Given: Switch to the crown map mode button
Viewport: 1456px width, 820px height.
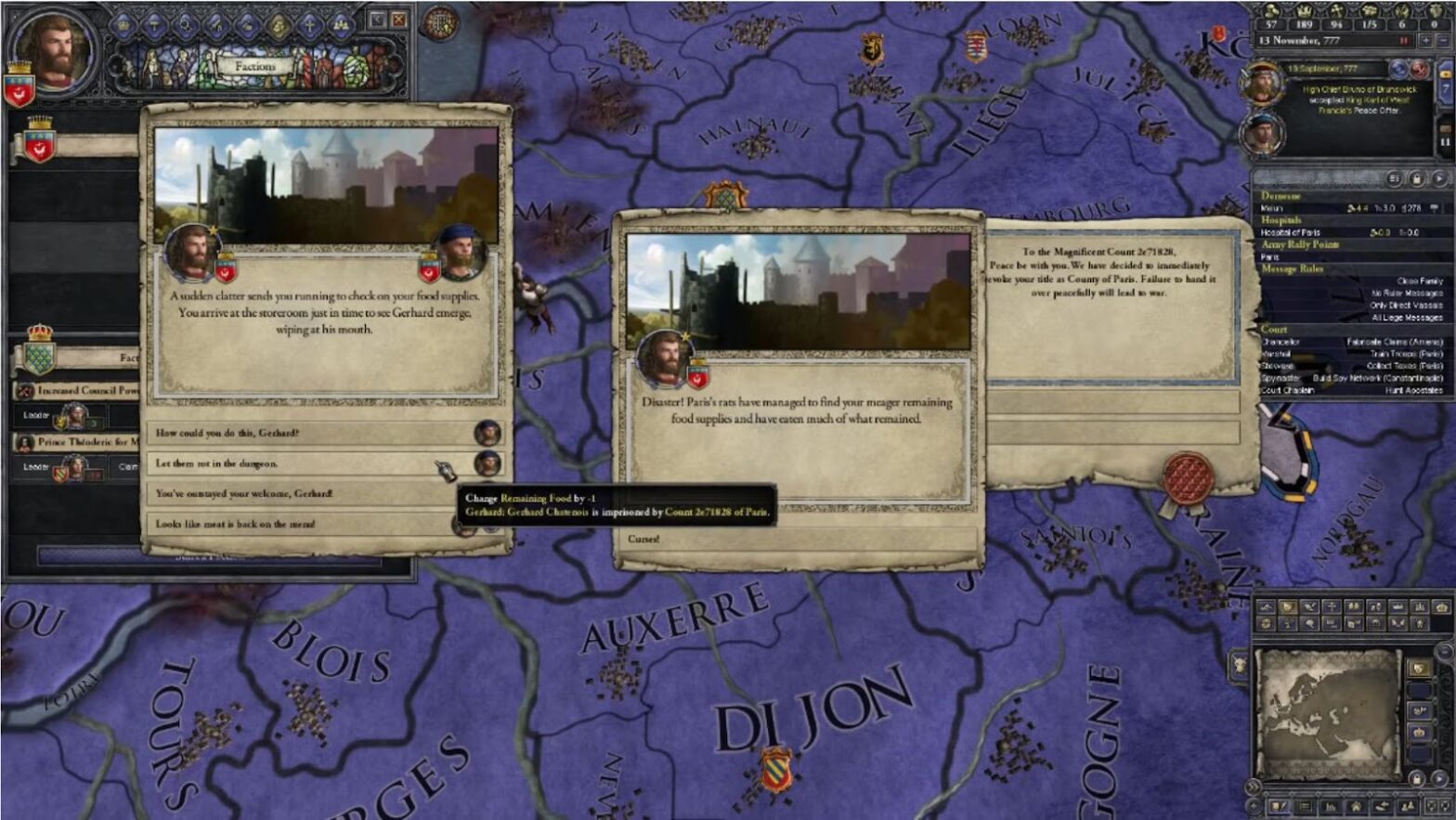Looking at the screenshot, I should pyautogui.click(x=1419, y=733).
